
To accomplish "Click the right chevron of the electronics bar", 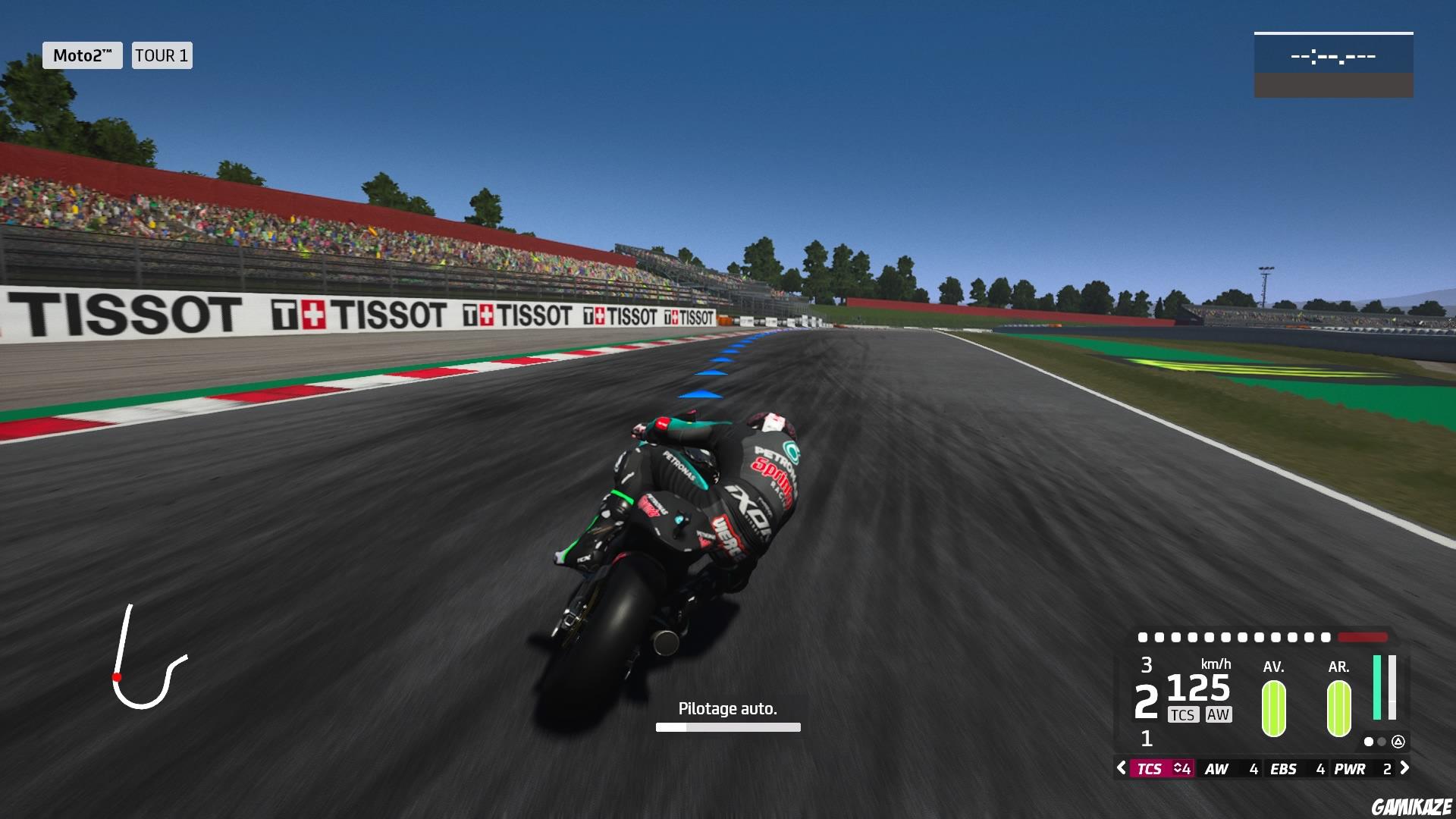I will tap(1404, 769).
